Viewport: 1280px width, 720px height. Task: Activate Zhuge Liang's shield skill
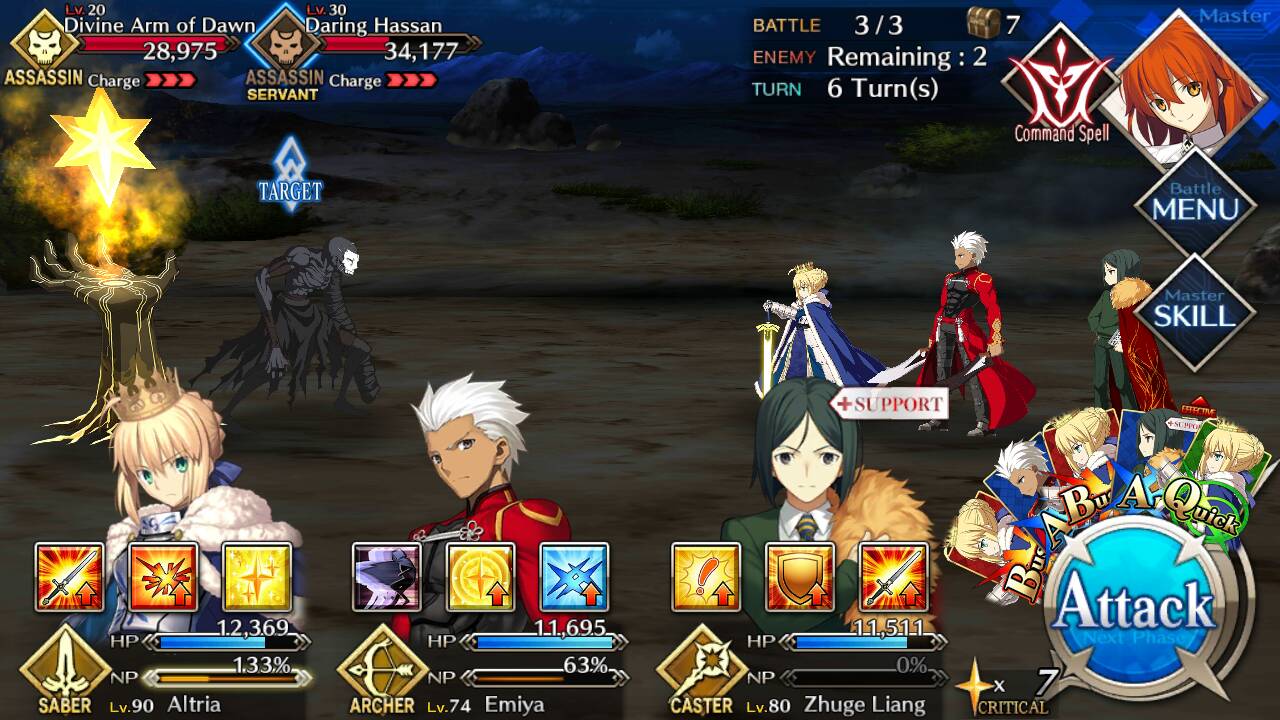pos(800,577)
